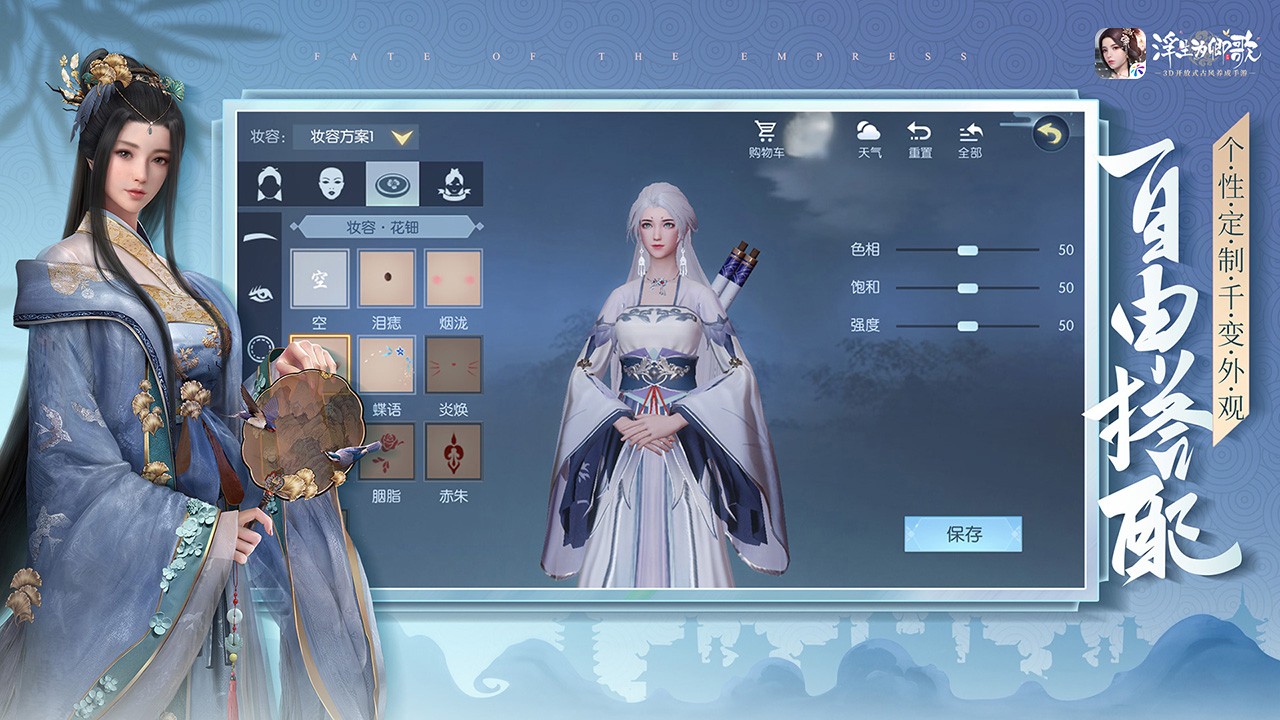The height and width of the screenshot is (720, 1280).
Task: Switch to the face shape tab
Action: click(332, 184)
